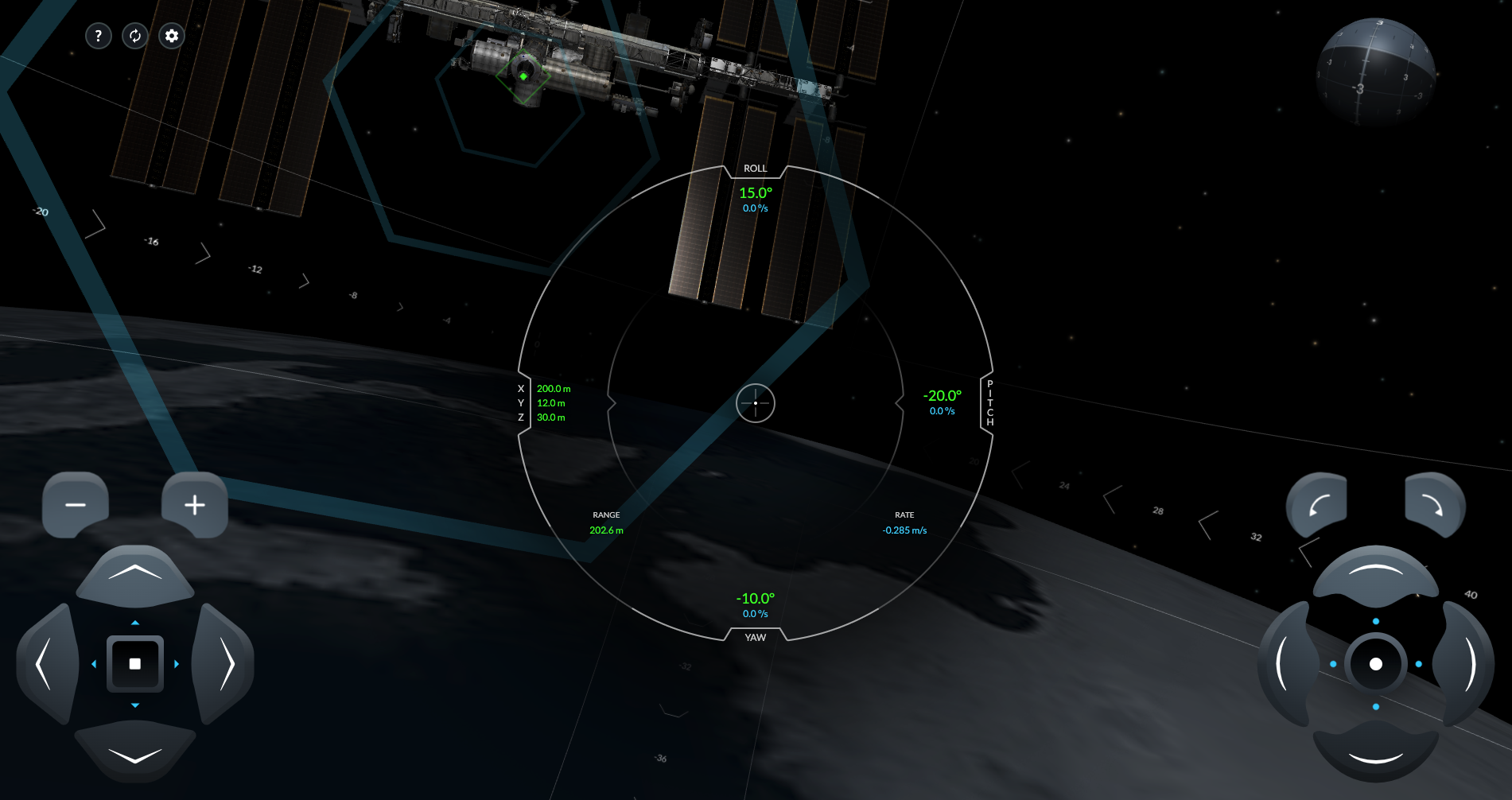Translate left with the left chevron button
This screenshot has height=800, width=1512.
pyautogui.click(x=46, y=664)
